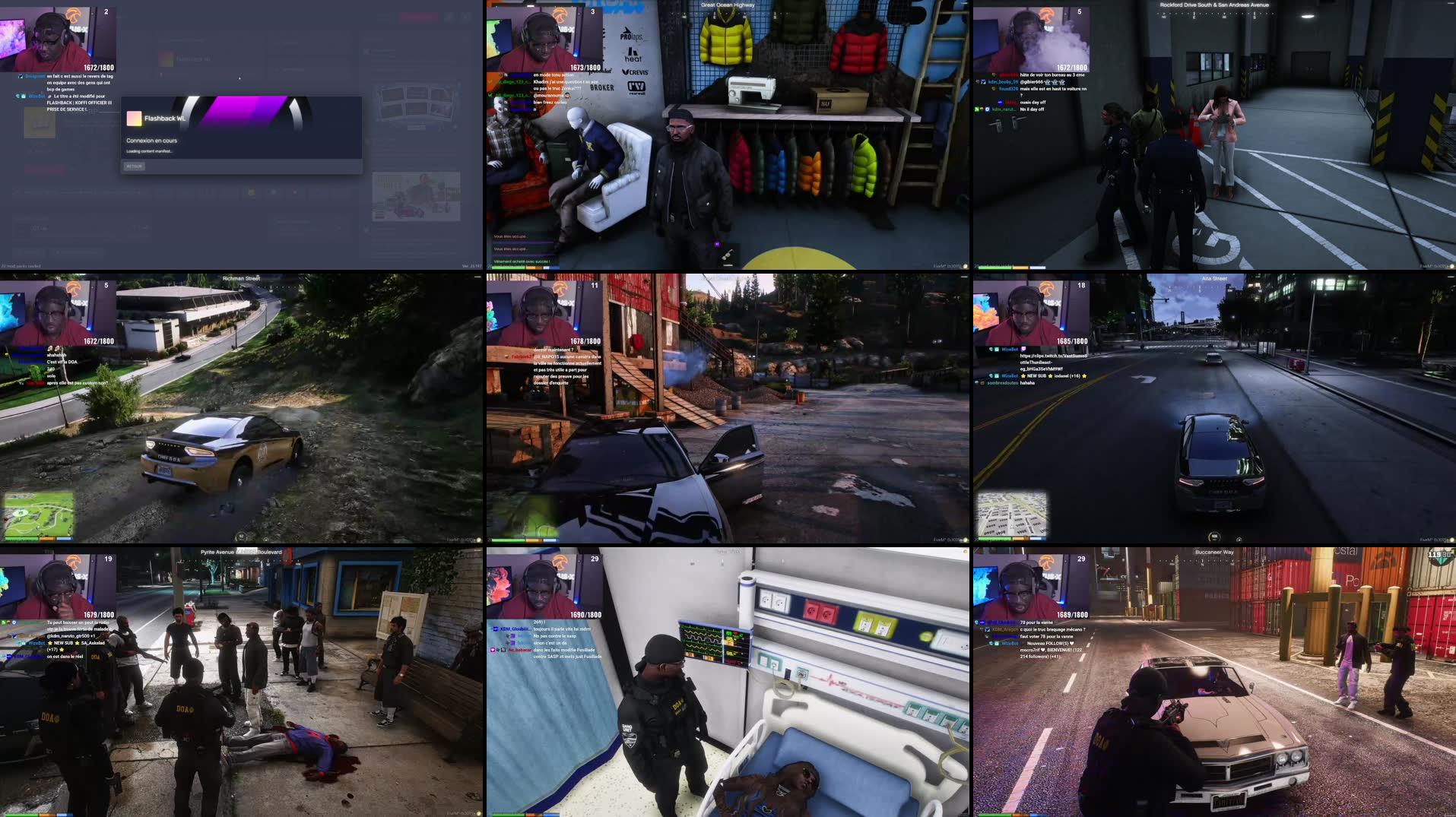Click the star icon in the NEW SUB message
Viewport: 1456px width, 817px height.
1023,376
